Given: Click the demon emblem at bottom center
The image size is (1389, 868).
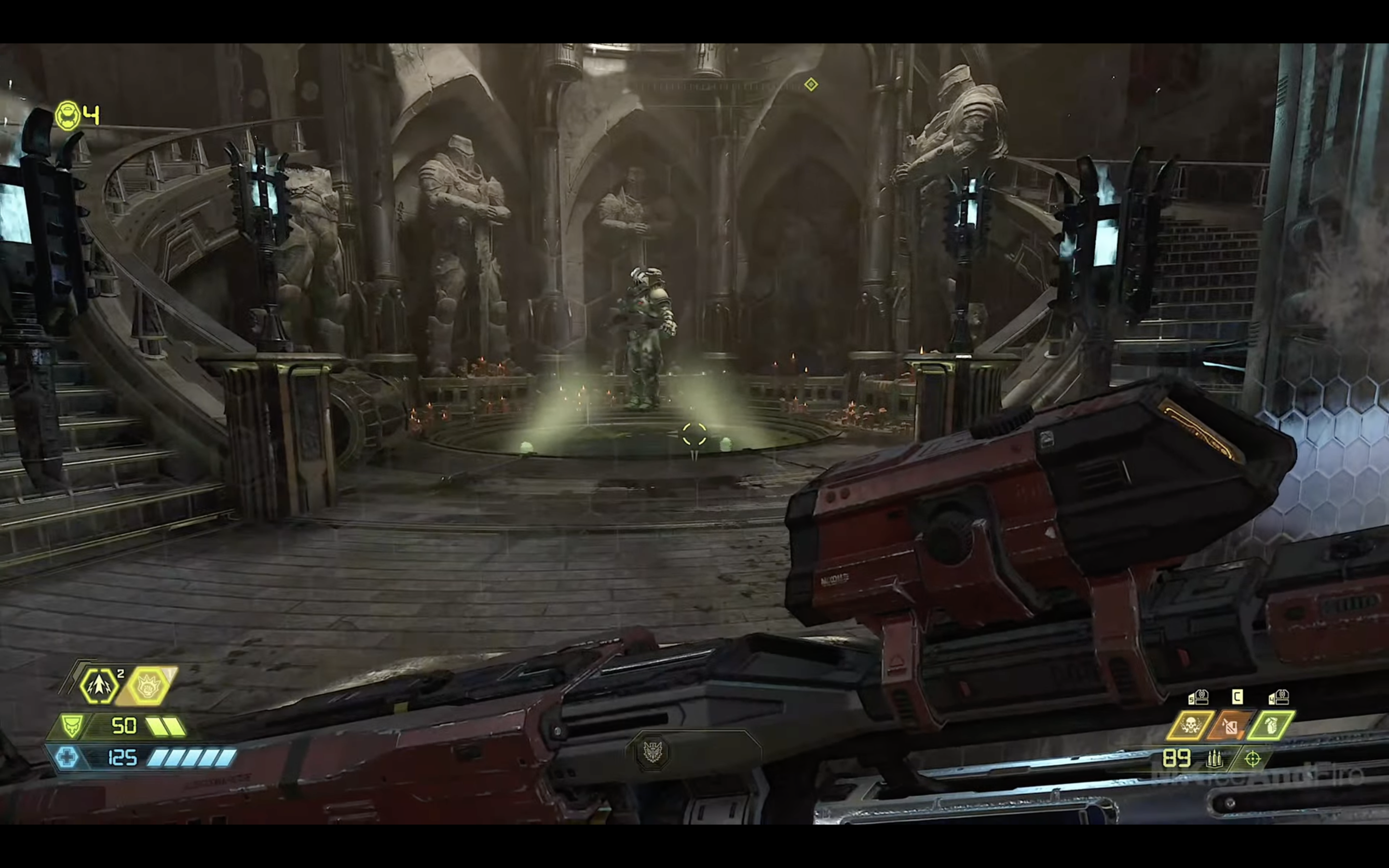Looking at the screenshot, I should (653, 751).
